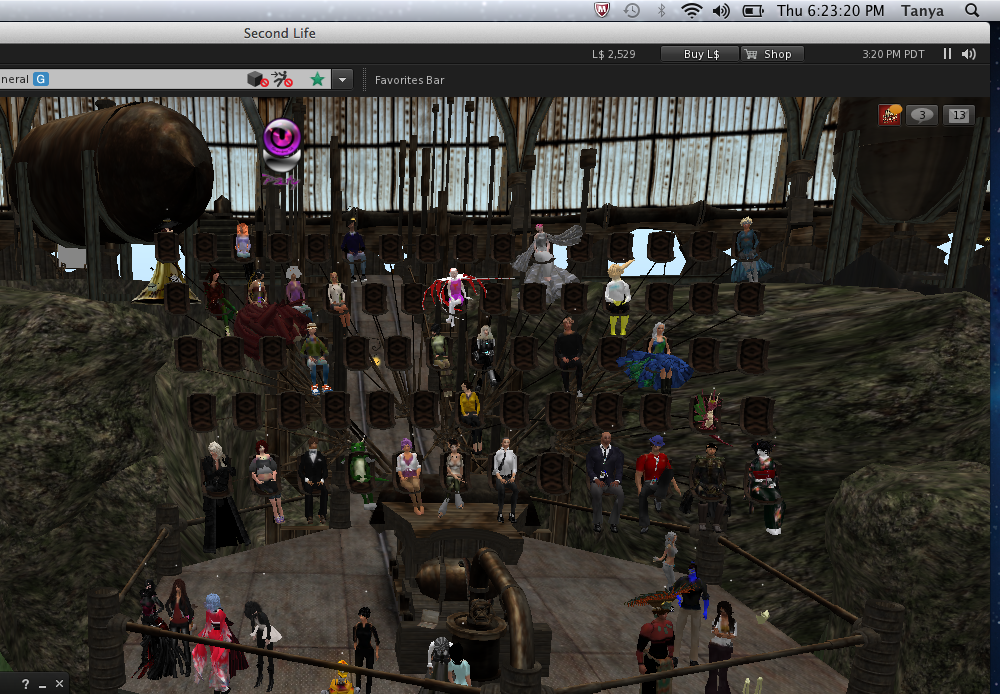Image resolution: width=1000 pixels, height=694 pixels.
Task: Open the location bar history dropdown
Action: pos(343,79)
